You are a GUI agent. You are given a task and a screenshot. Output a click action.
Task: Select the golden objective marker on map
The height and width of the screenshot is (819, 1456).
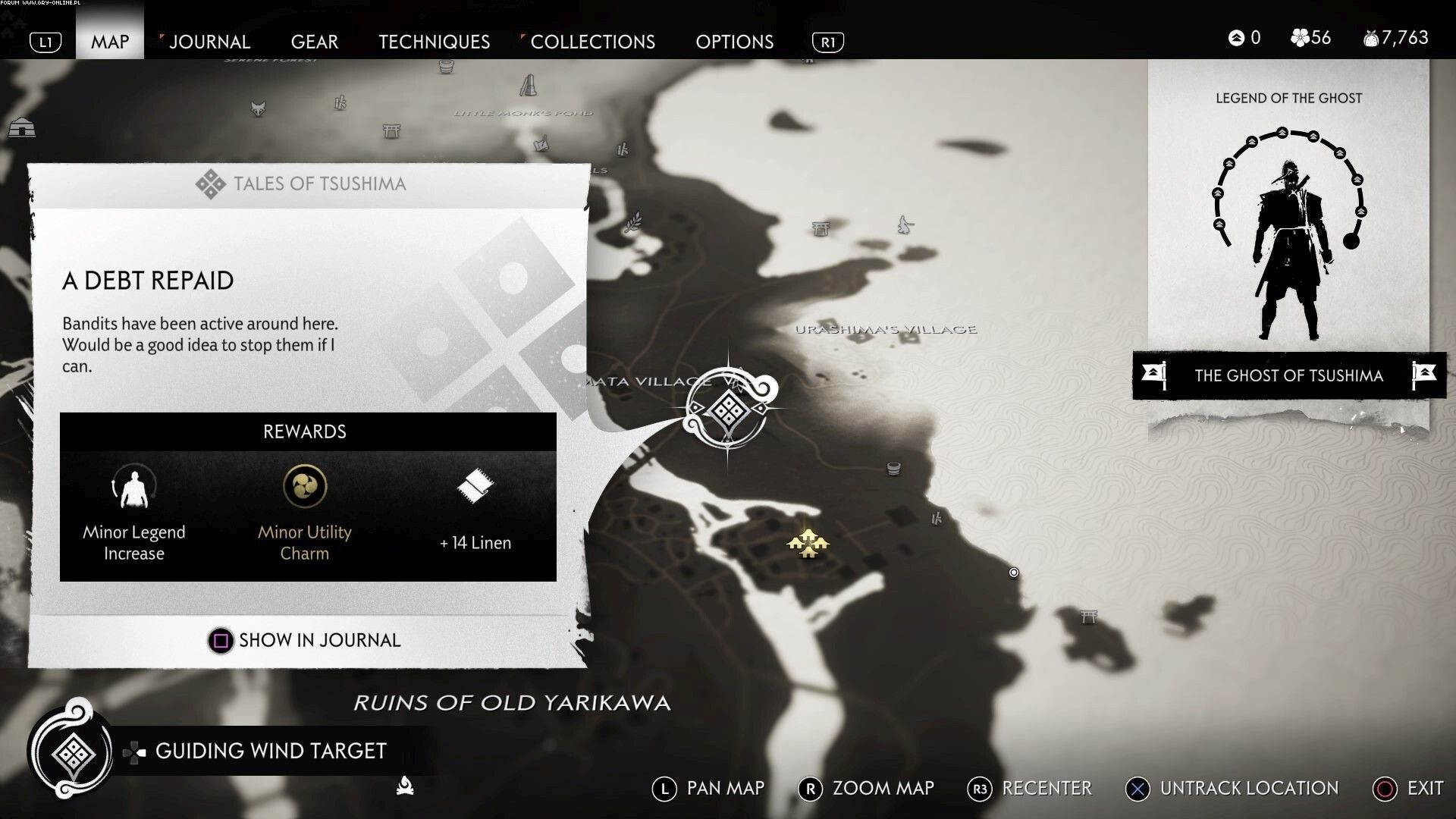pyautogui.click(x=808, y=543)
